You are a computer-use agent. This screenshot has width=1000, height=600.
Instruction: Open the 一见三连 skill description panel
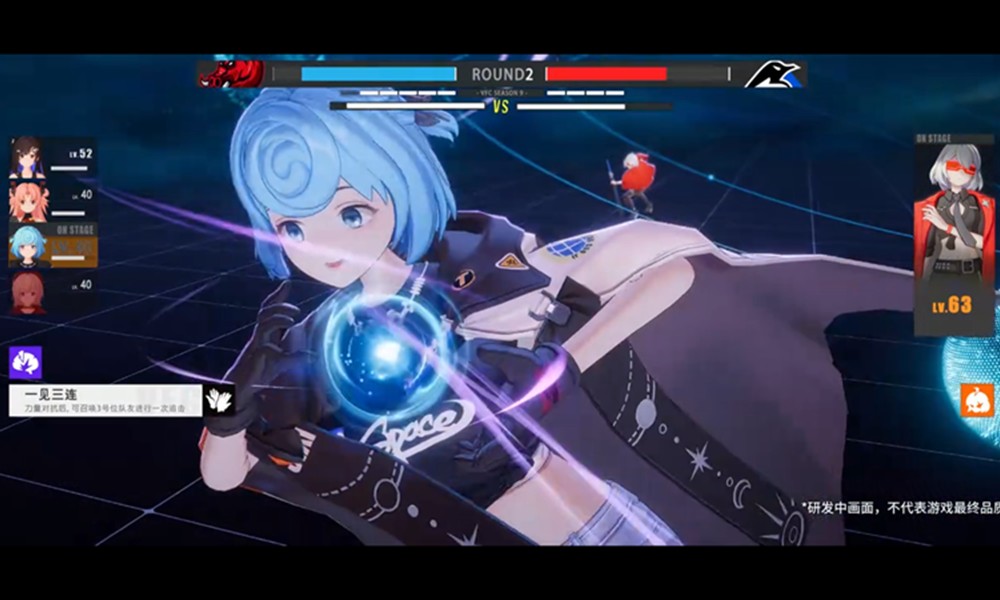pyautogui.click(x=105, y=401)
